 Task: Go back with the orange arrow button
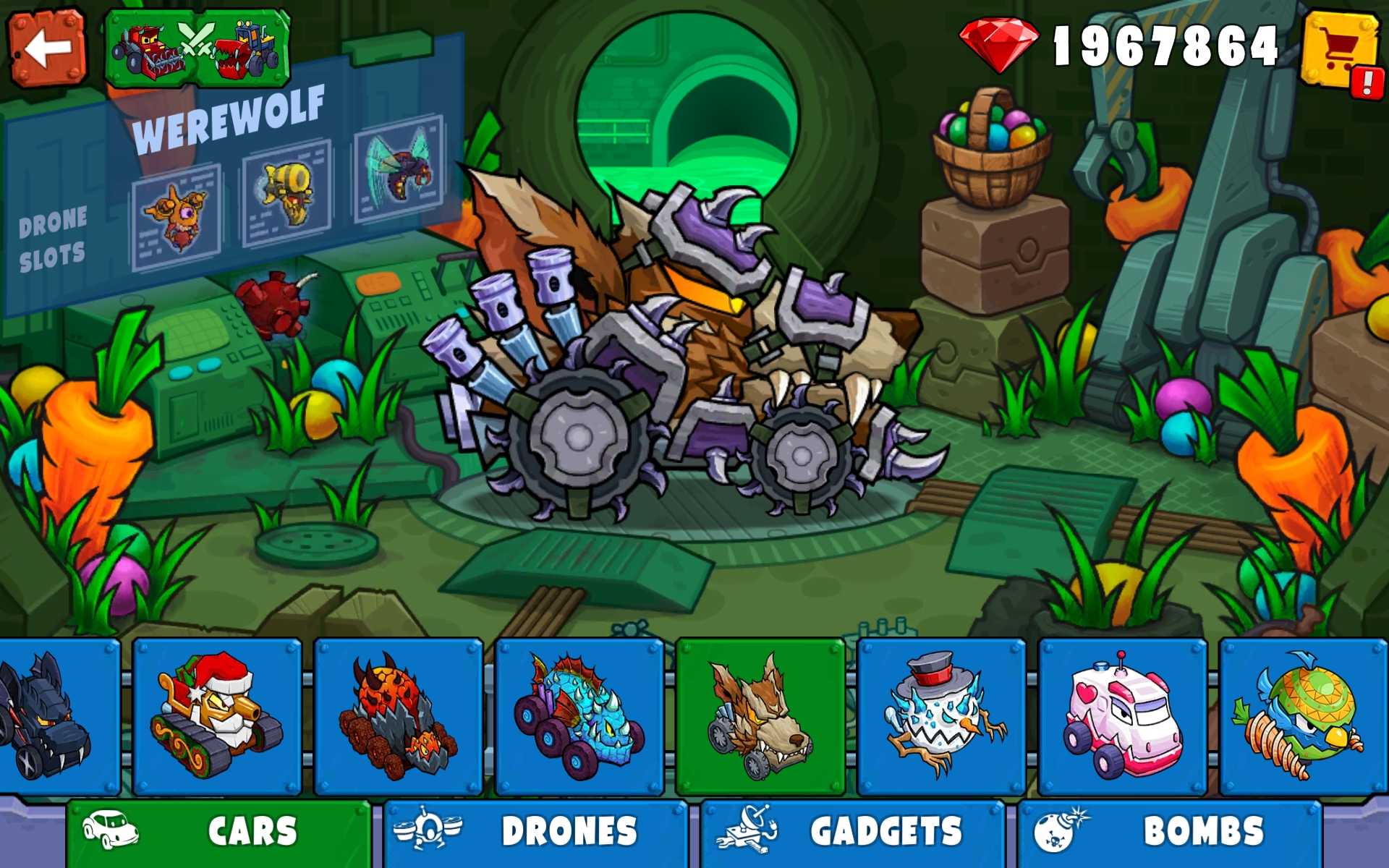[47, 48]
